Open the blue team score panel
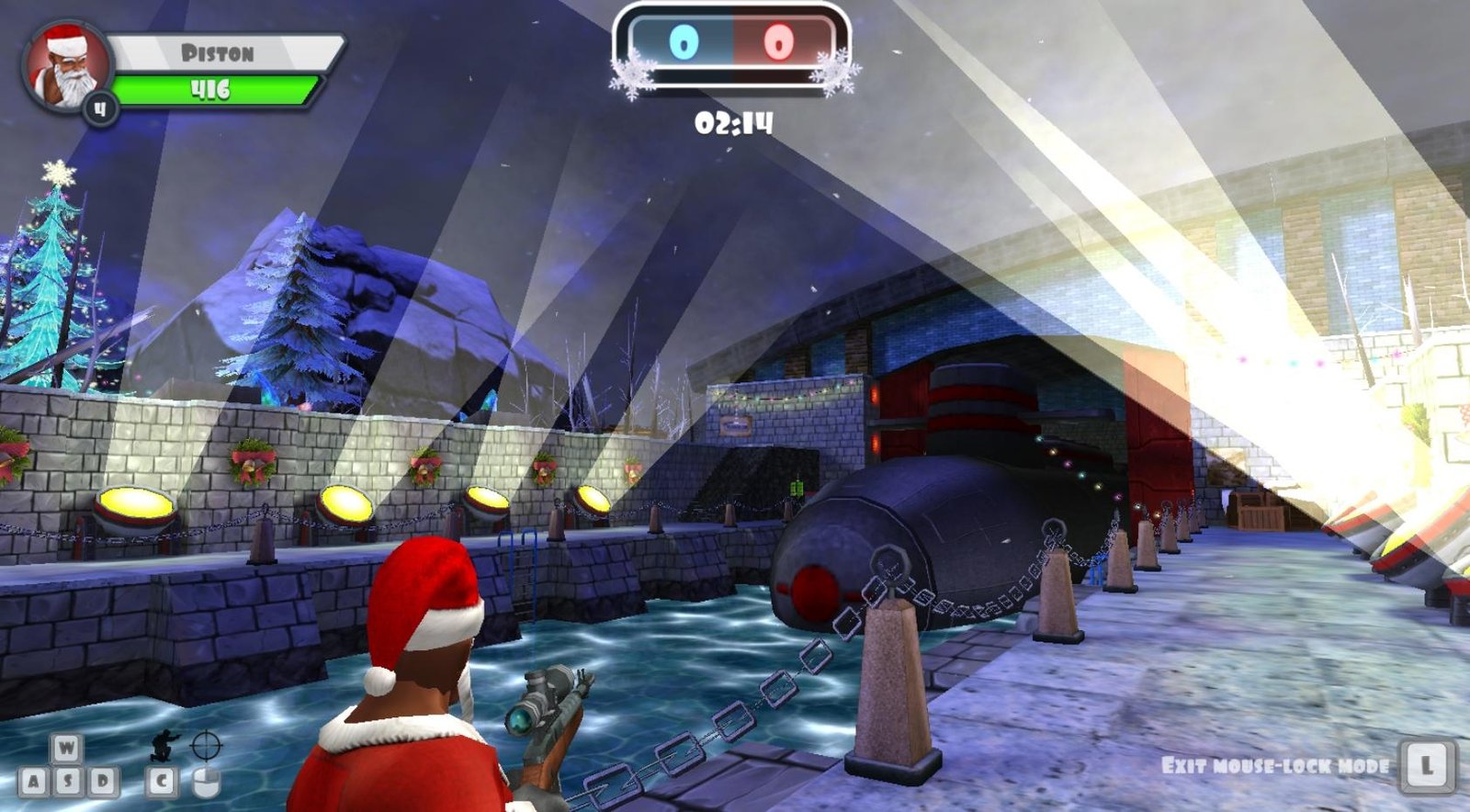This screenshot has height=812, width=1470. pos(684,43)
